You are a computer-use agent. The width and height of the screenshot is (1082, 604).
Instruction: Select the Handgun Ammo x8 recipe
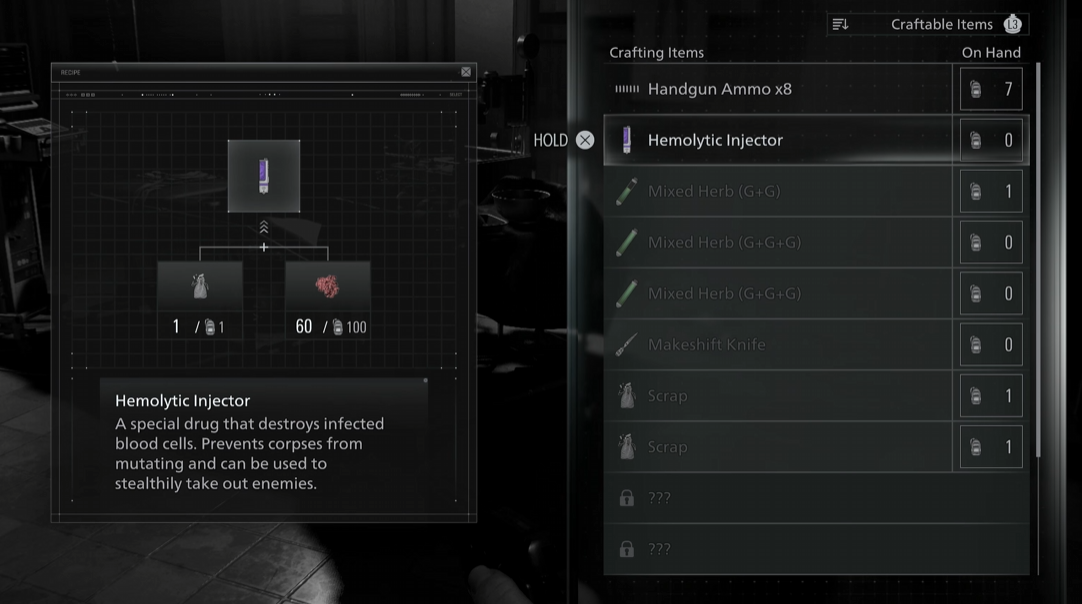click(x=778, y=89)
